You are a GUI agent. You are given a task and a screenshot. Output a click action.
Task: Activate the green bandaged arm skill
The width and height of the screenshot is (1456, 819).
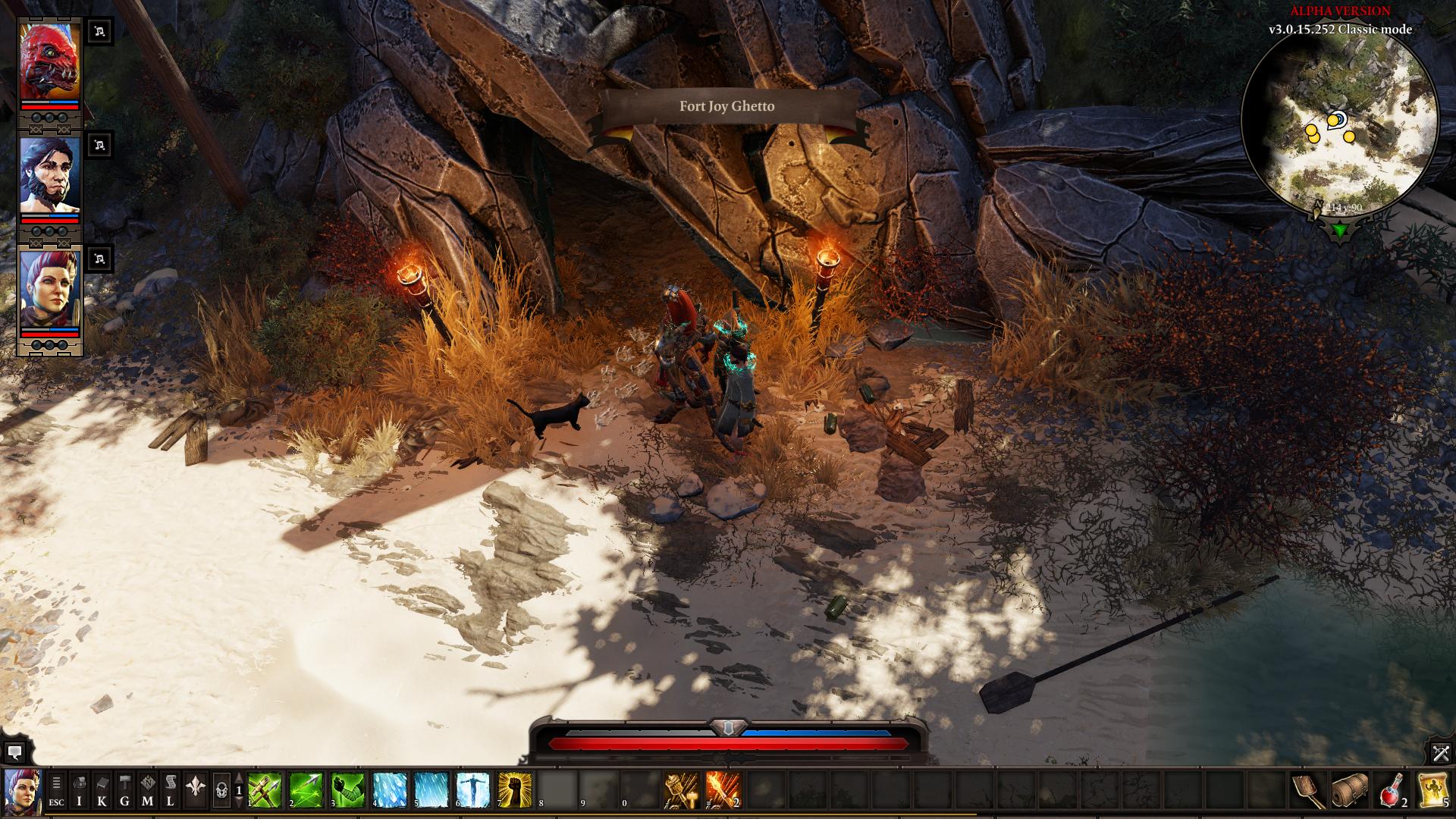(347, 791)
